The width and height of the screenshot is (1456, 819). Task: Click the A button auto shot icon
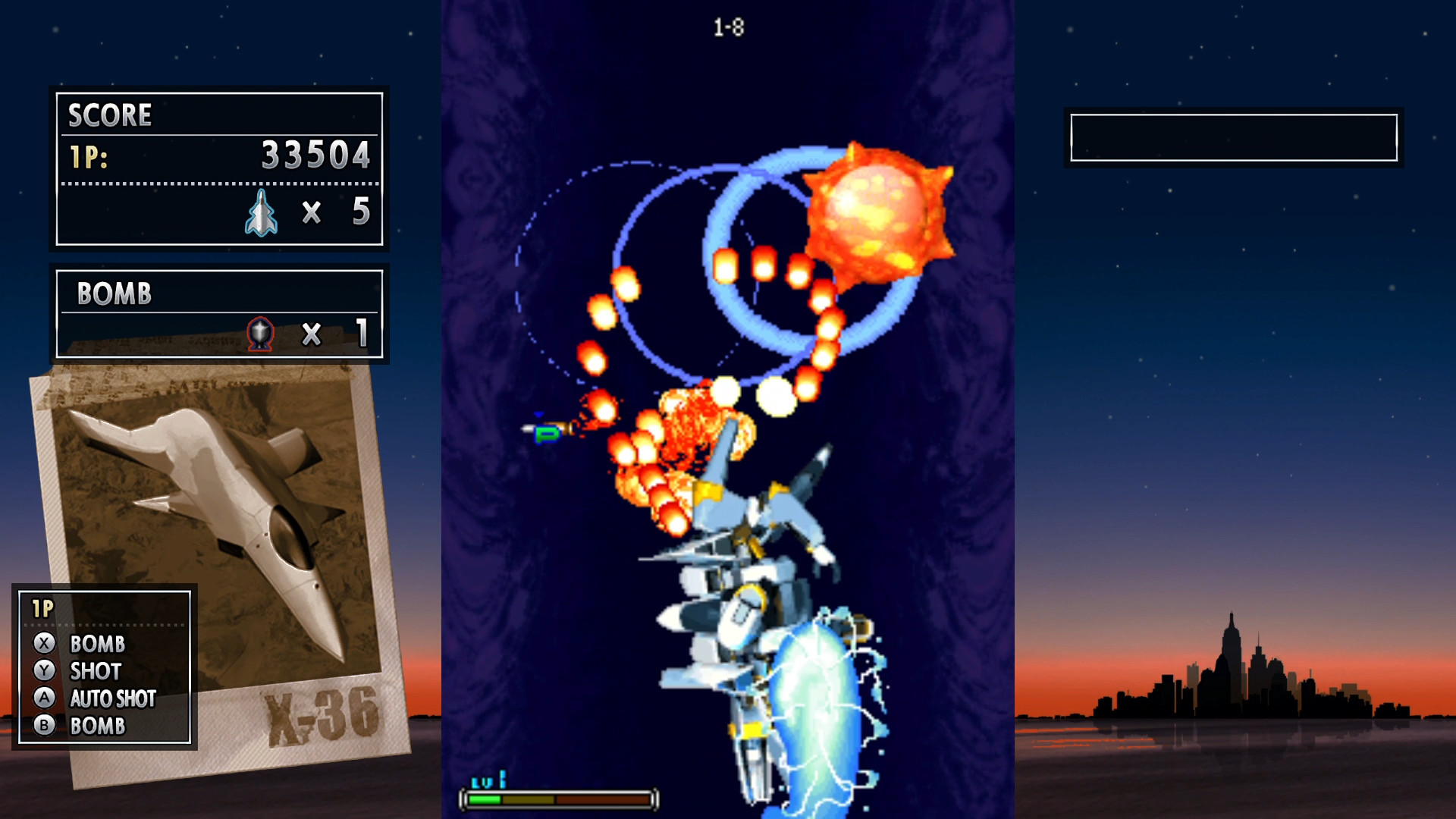[44, 698]
